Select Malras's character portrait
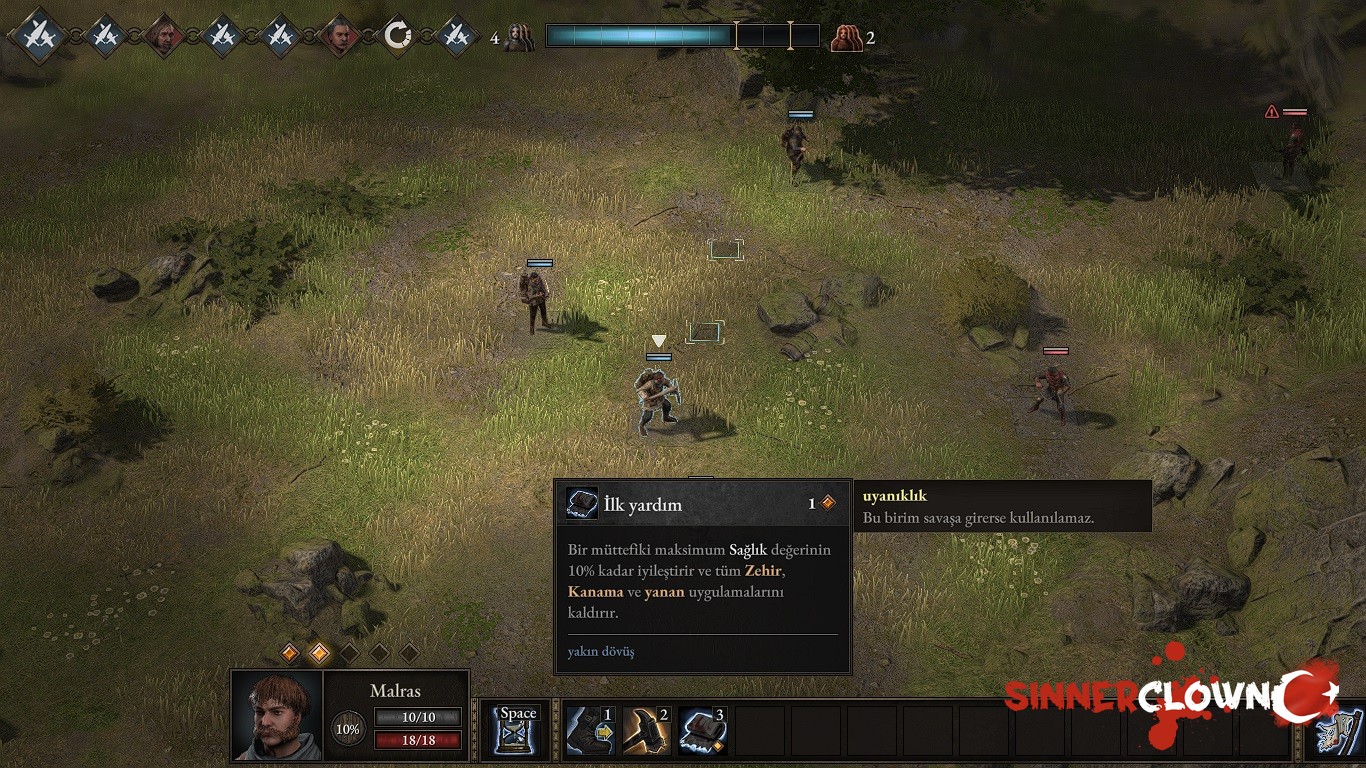The image size is (1366, 768). click(x=277, y=715)
